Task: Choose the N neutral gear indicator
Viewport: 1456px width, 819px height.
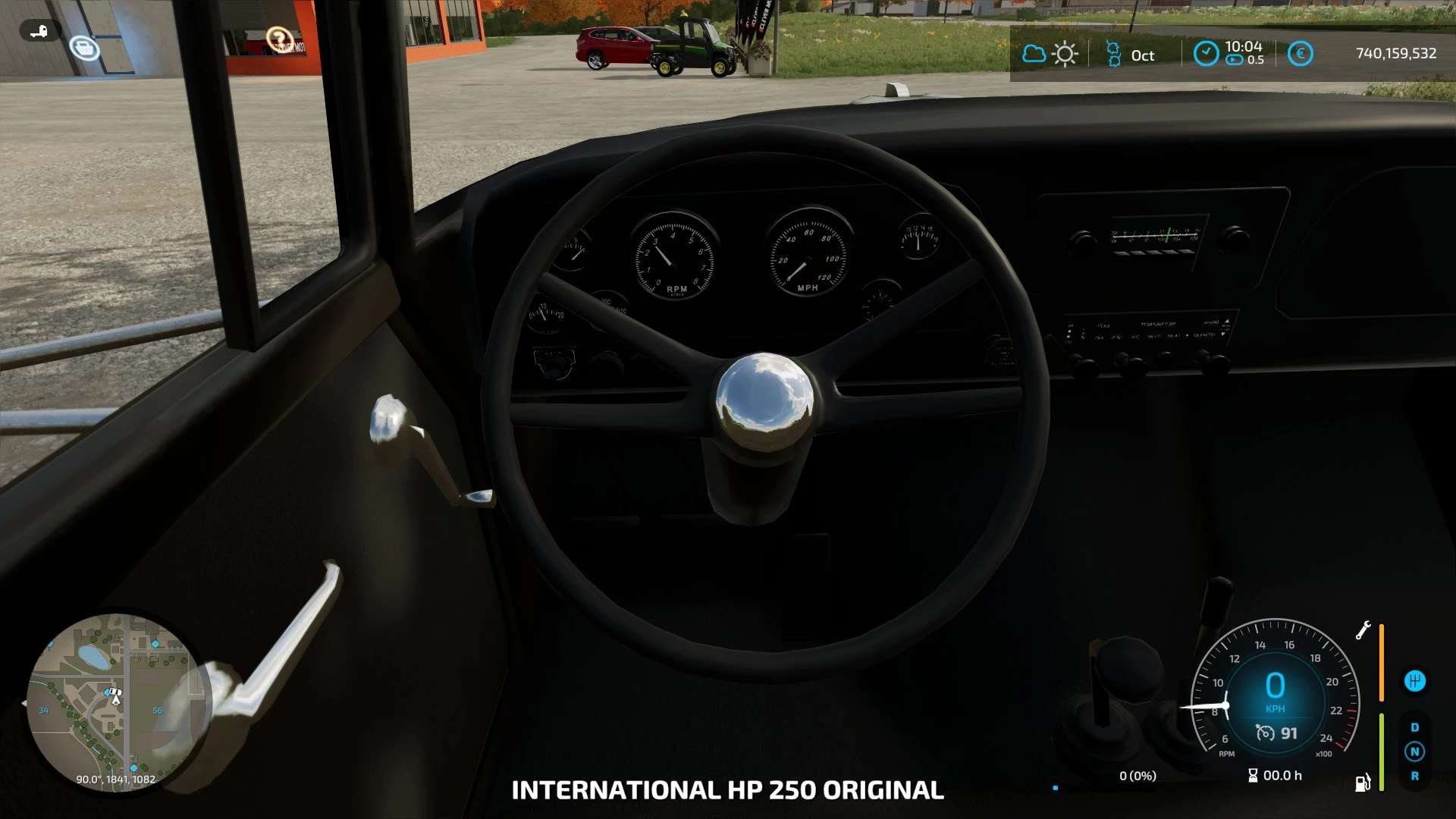Action: (1414, 752)
